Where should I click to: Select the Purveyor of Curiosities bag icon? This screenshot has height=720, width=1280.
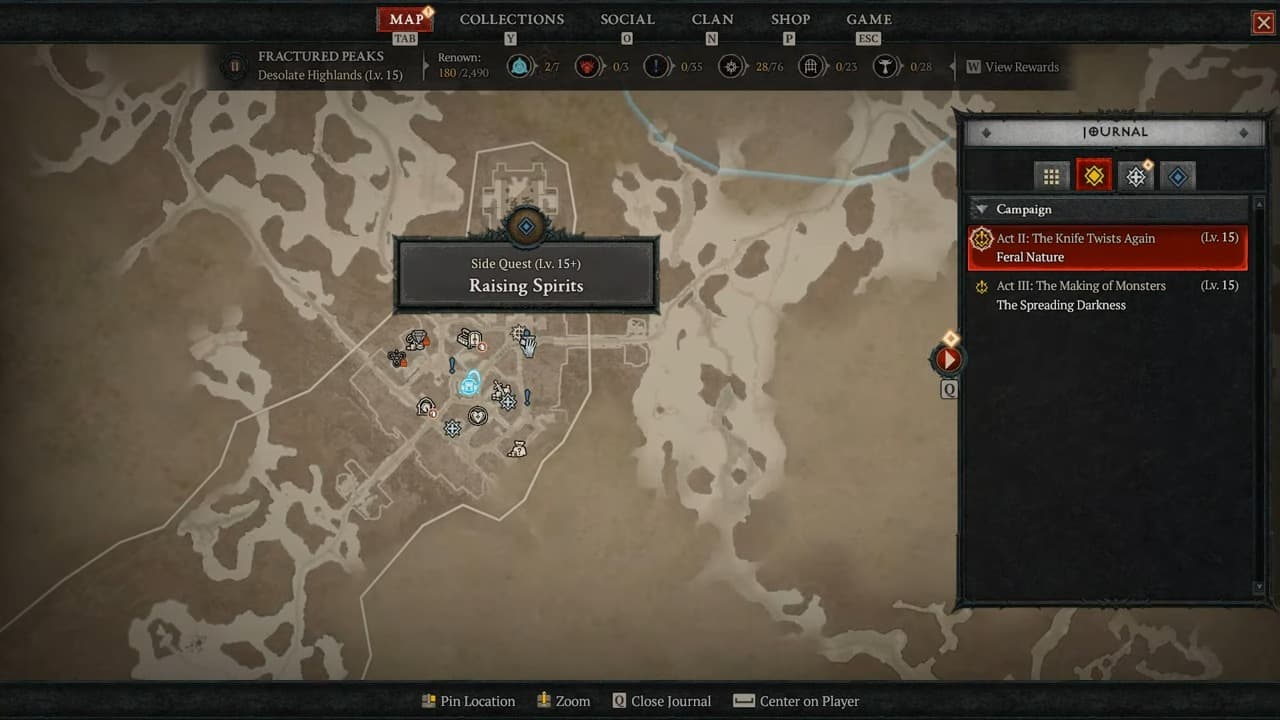518,448
